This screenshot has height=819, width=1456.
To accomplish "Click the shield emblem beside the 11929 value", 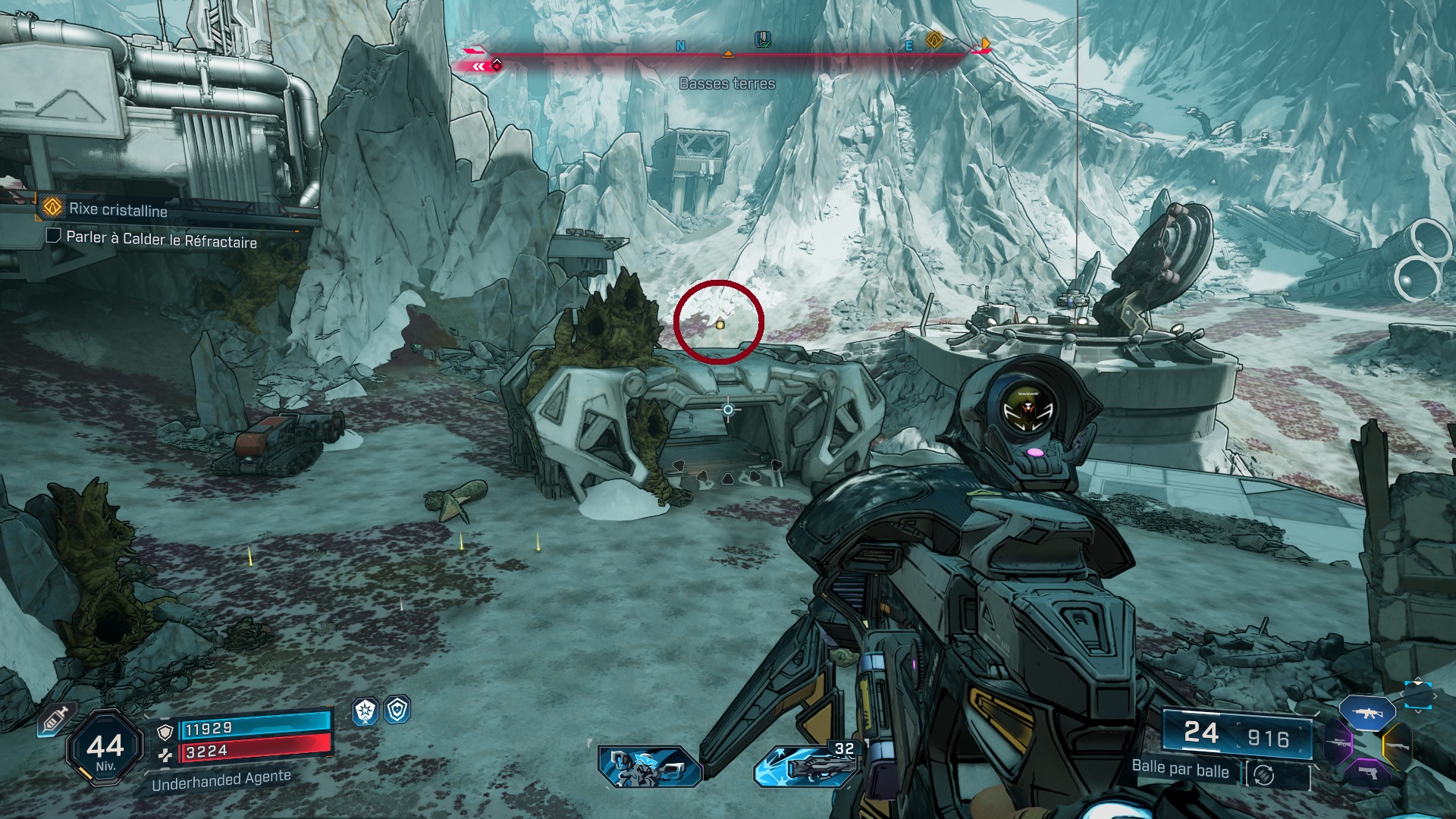I will 165,731.
